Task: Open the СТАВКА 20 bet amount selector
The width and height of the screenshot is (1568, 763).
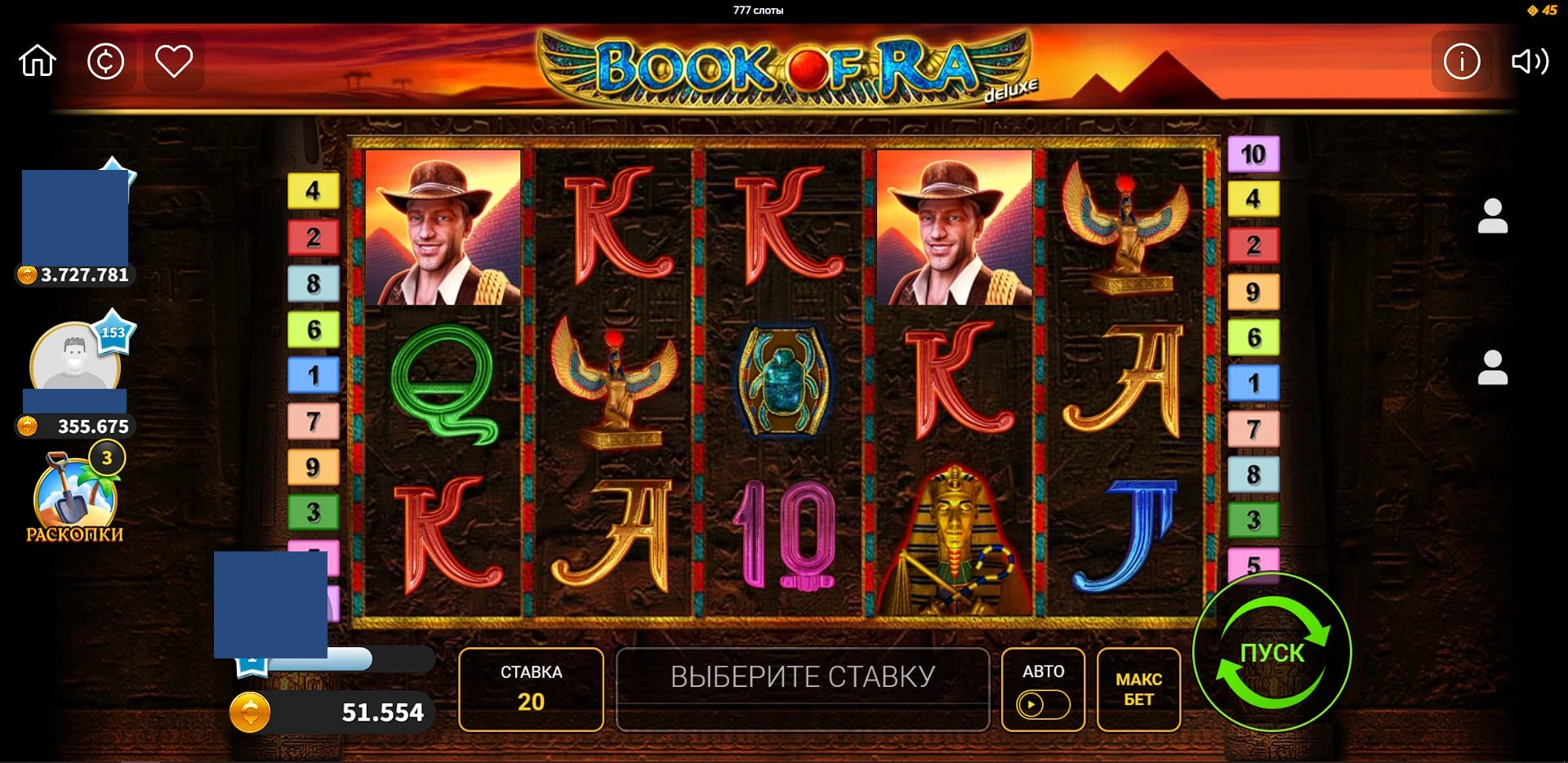Action: [530, 690]
